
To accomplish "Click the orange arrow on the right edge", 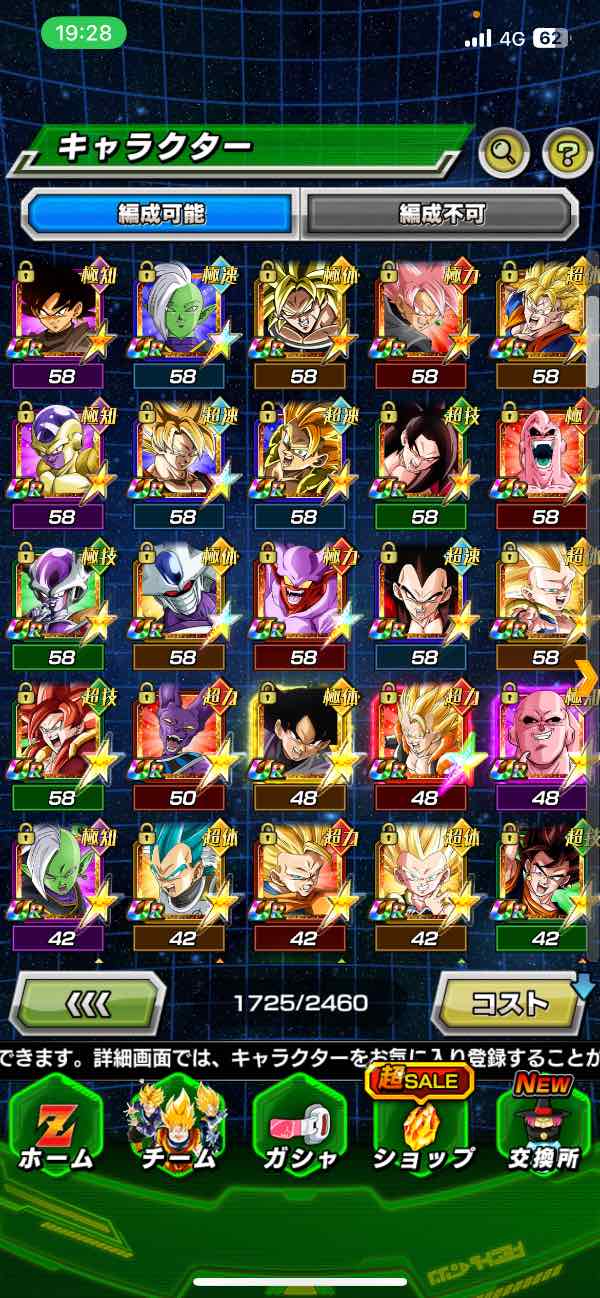I will [x=588, y=679].
